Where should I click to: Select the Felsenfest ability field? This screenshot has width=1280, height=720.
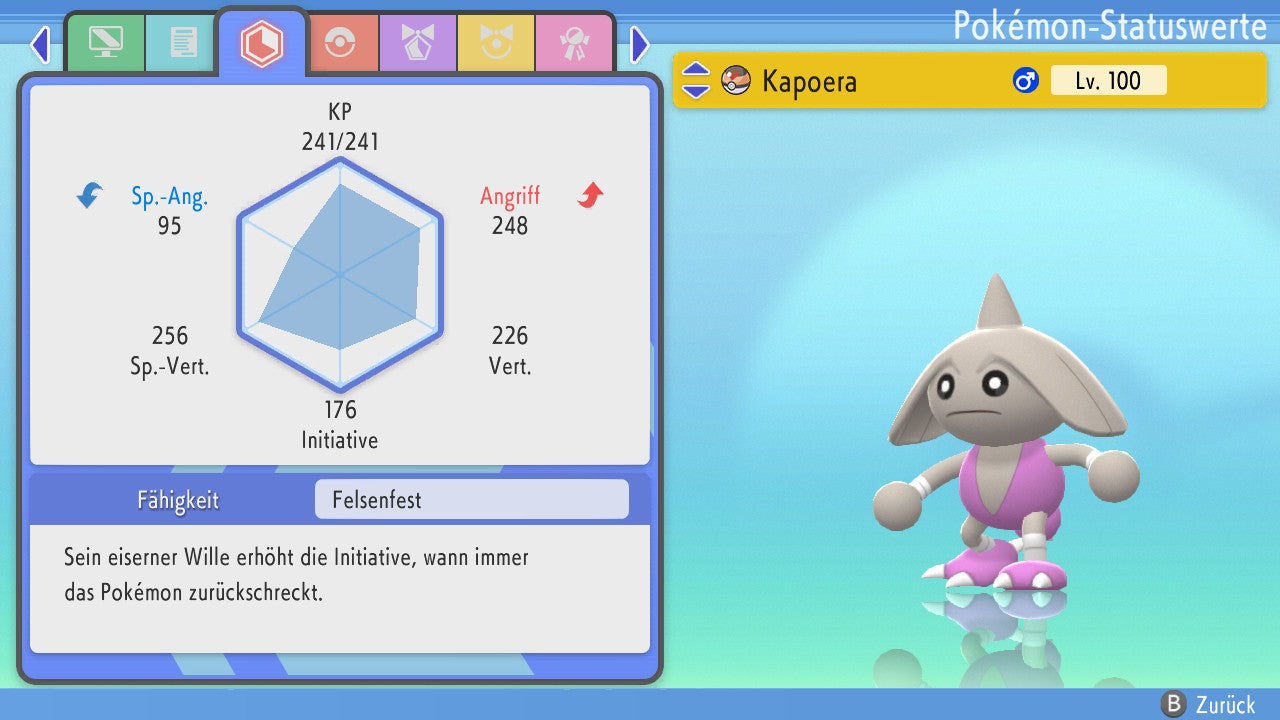[471, 500]
